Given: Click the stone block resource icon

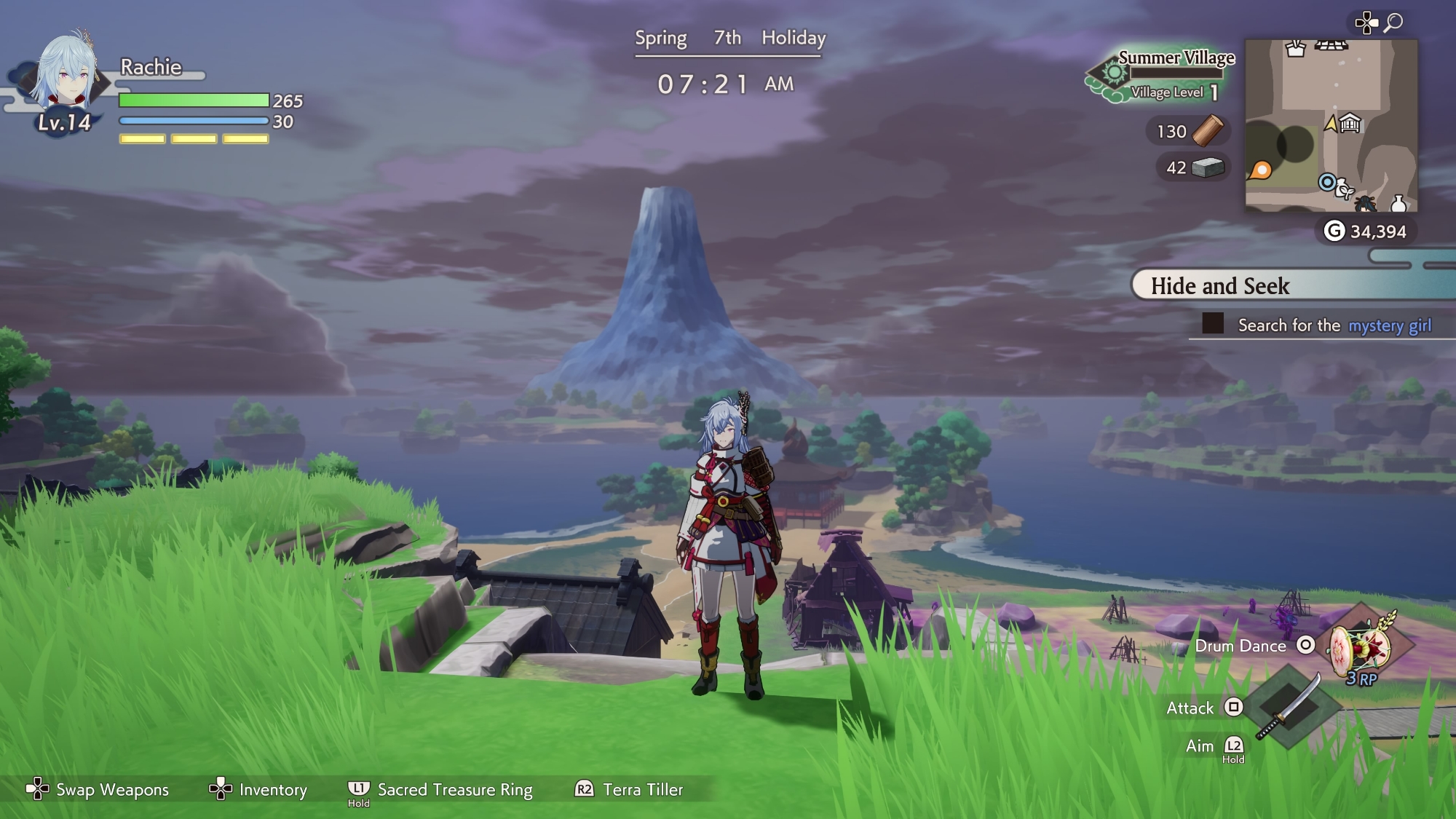Looking at the screenshot, I should click(1208, 168).
